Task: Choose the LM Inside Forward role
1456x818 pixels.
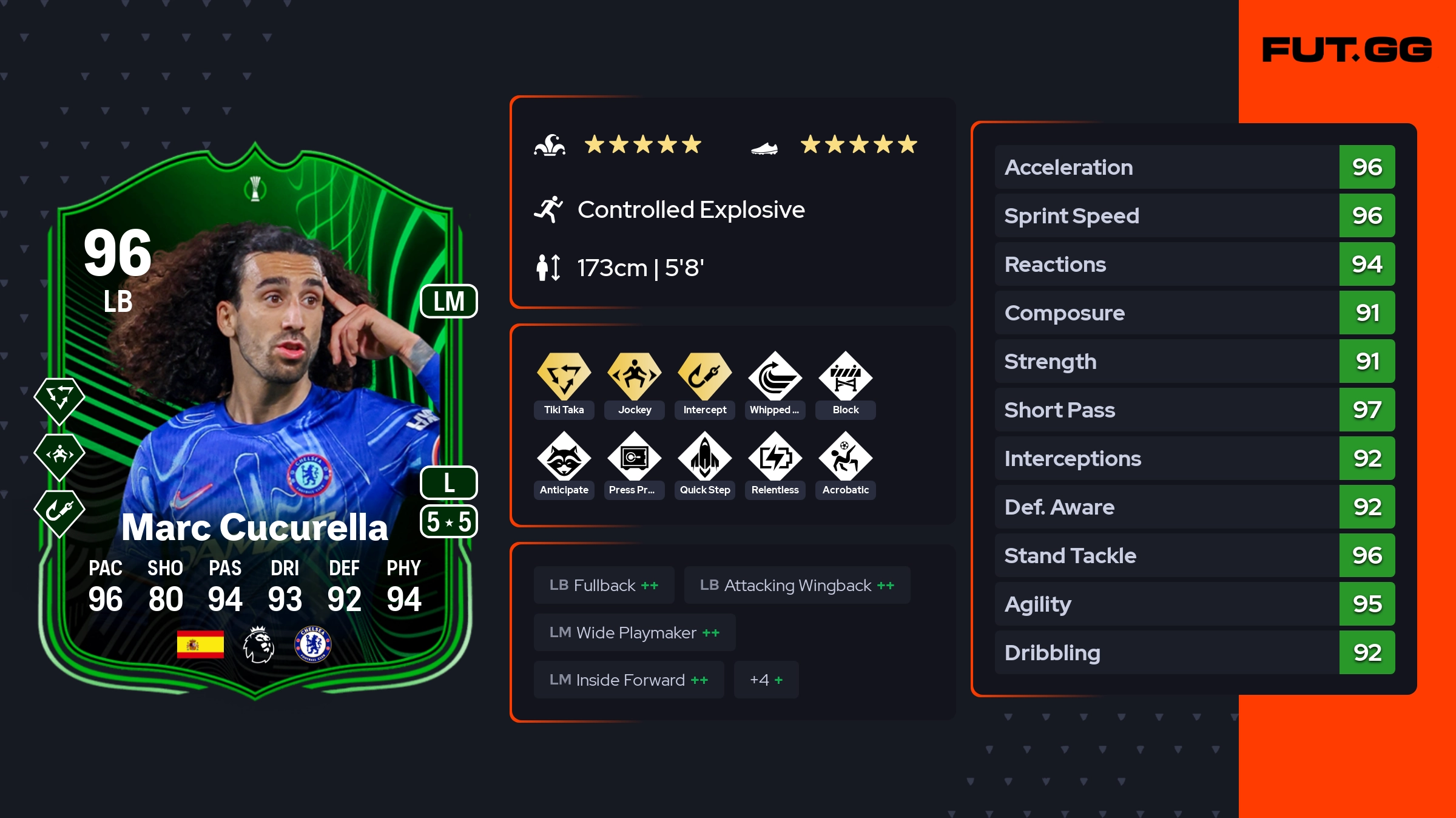Action: coord(629,680)
